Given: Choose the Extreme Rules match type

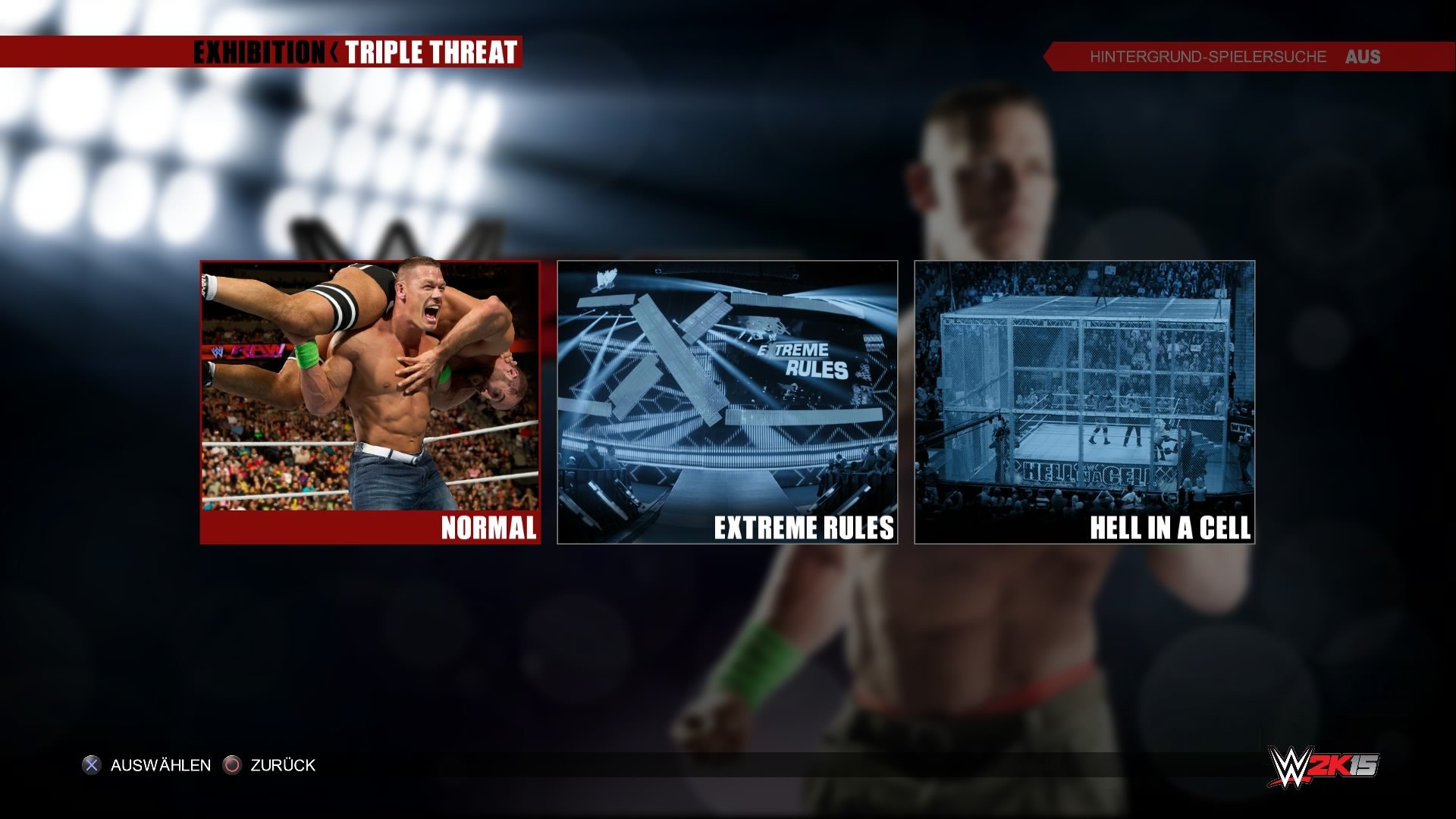Looking at the screenshot, I should pos(728,402).
